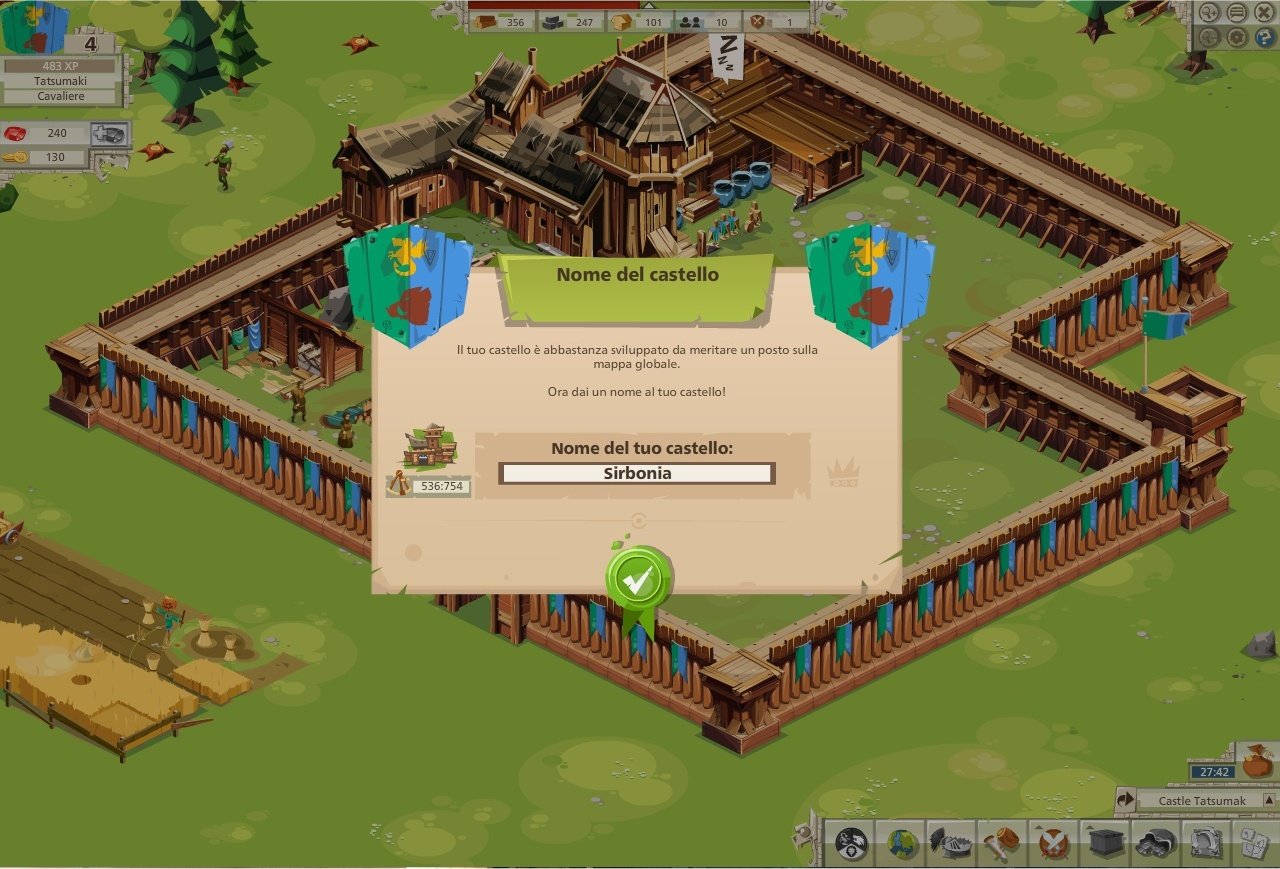
Task: Confirm the castle name with the green checkmark
Action: pos(638,577)
